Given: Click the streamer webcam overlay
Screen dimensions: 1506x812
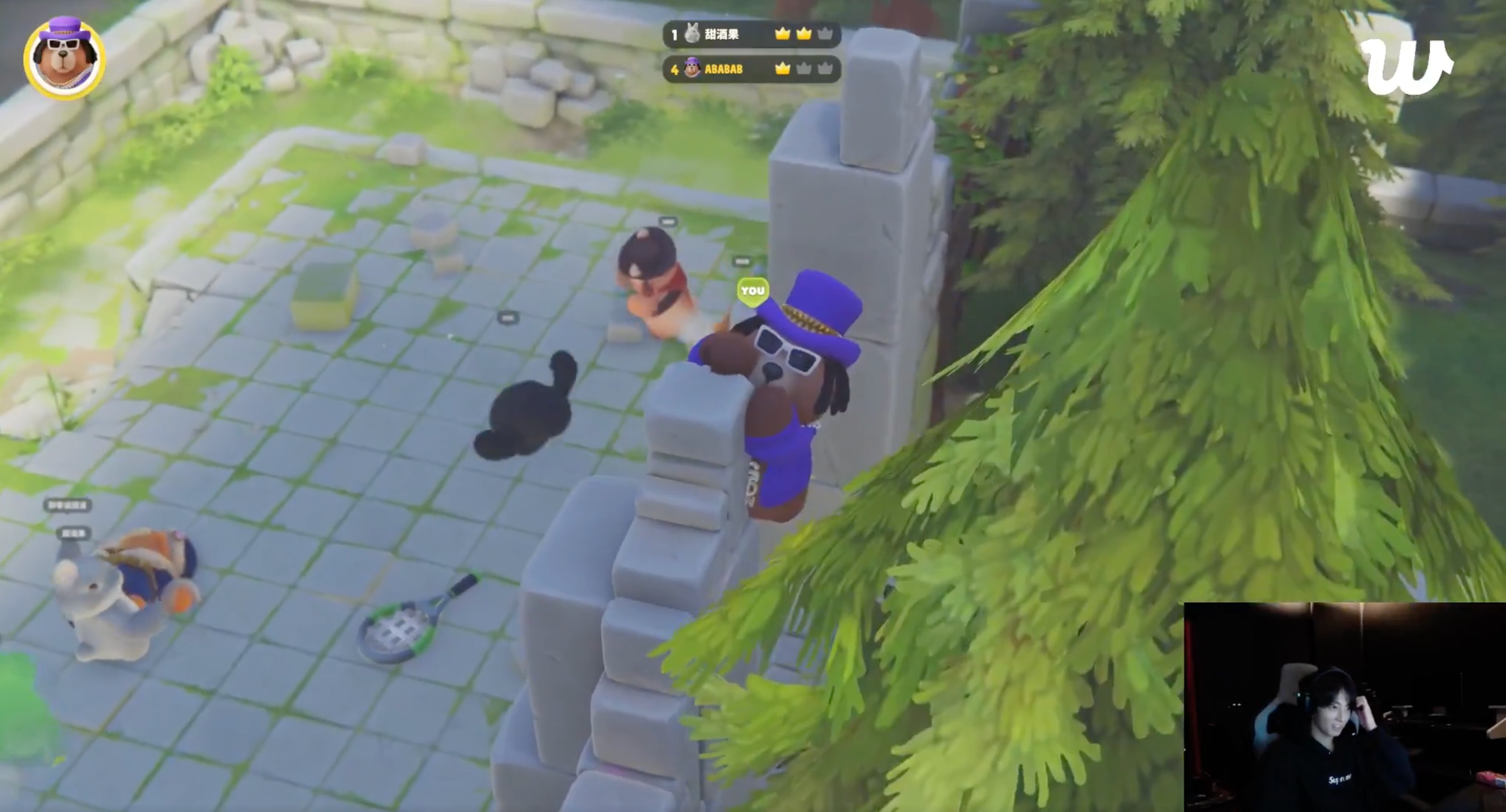Looking at the screenshot, I should click(x=1344, y=707).
